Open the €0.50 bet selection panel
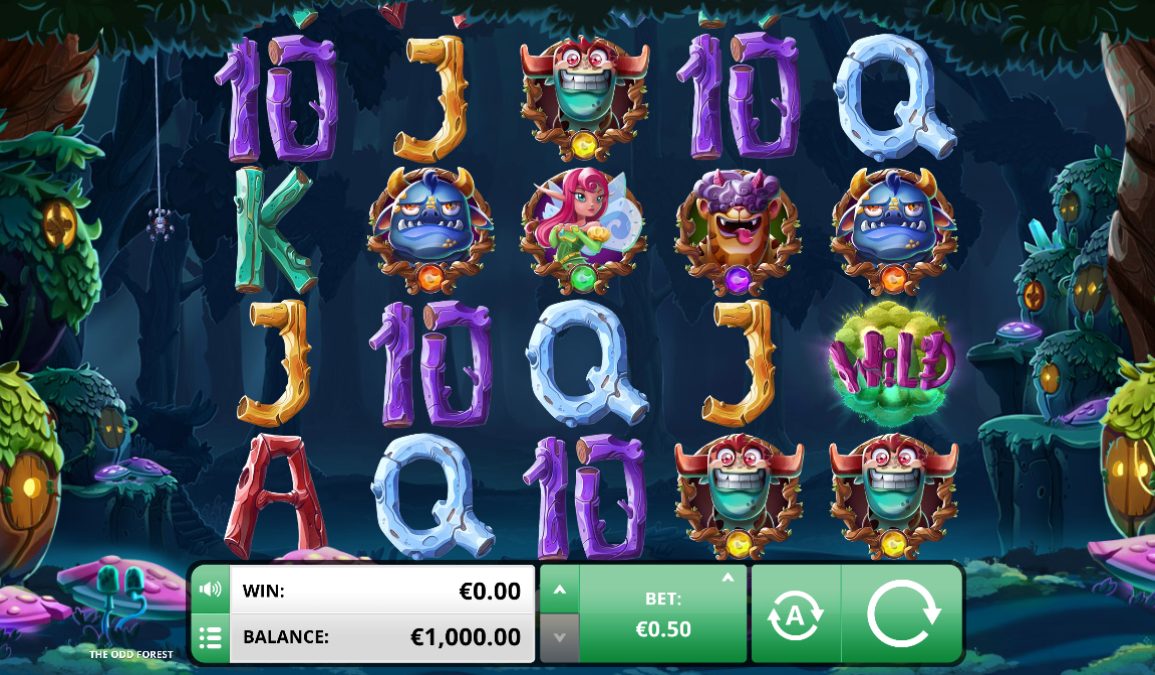Screen dimensions: 1155x675 [664, 614]
